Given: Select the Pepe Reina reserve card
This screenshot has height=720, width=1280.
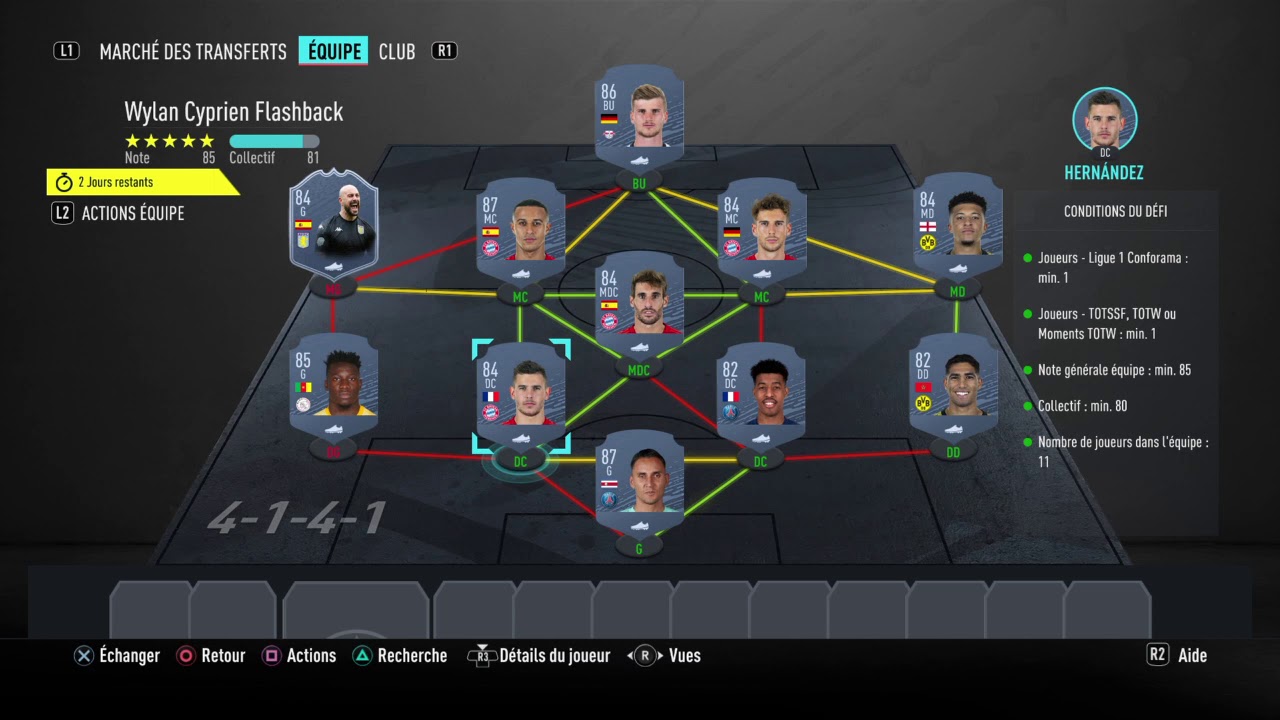Looking at the screenshot, I should pyautogui.click(x=334, y=225).
